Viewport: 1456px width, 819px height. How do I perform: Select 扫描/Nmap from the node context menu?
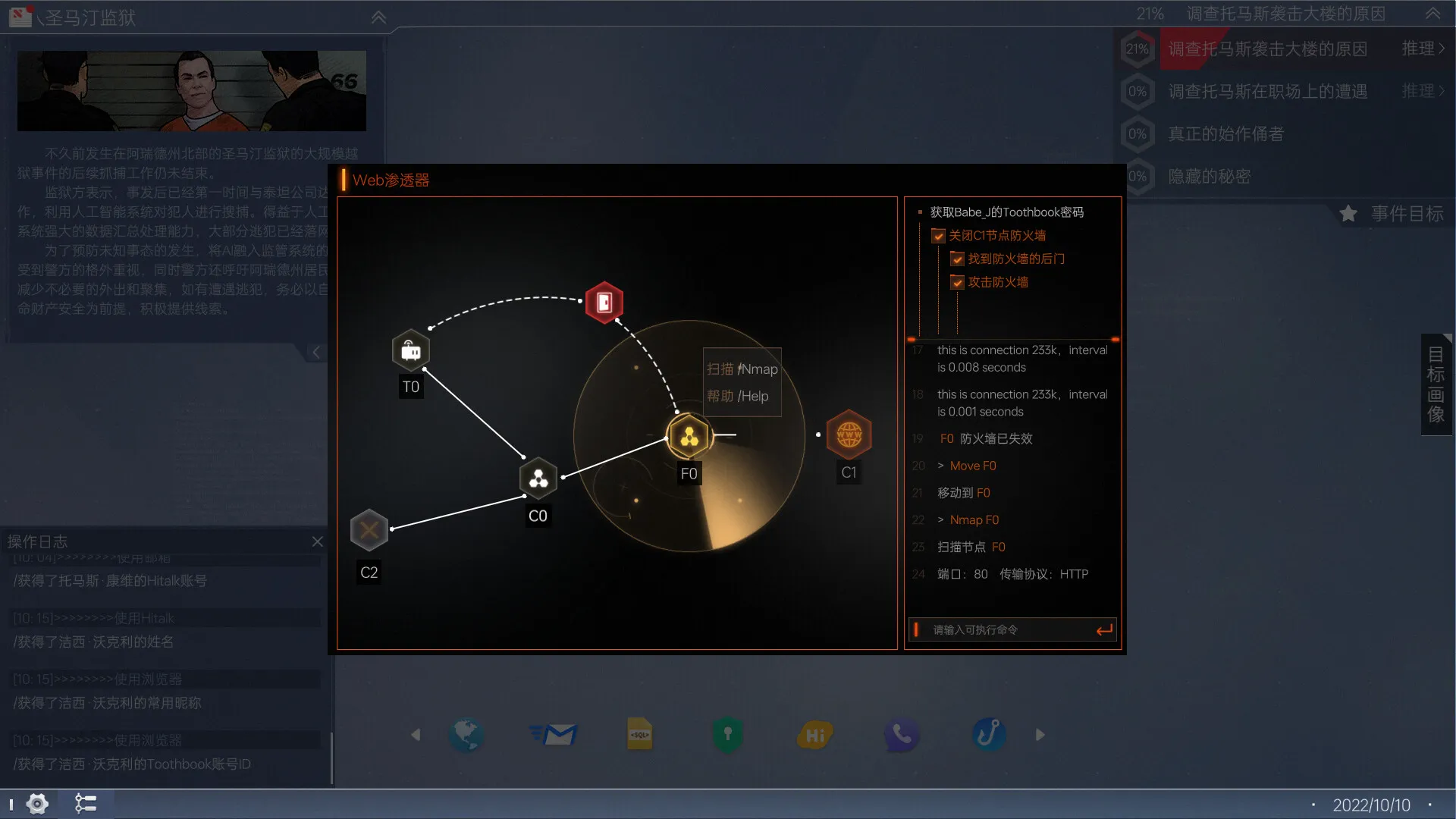click(741, 369)
